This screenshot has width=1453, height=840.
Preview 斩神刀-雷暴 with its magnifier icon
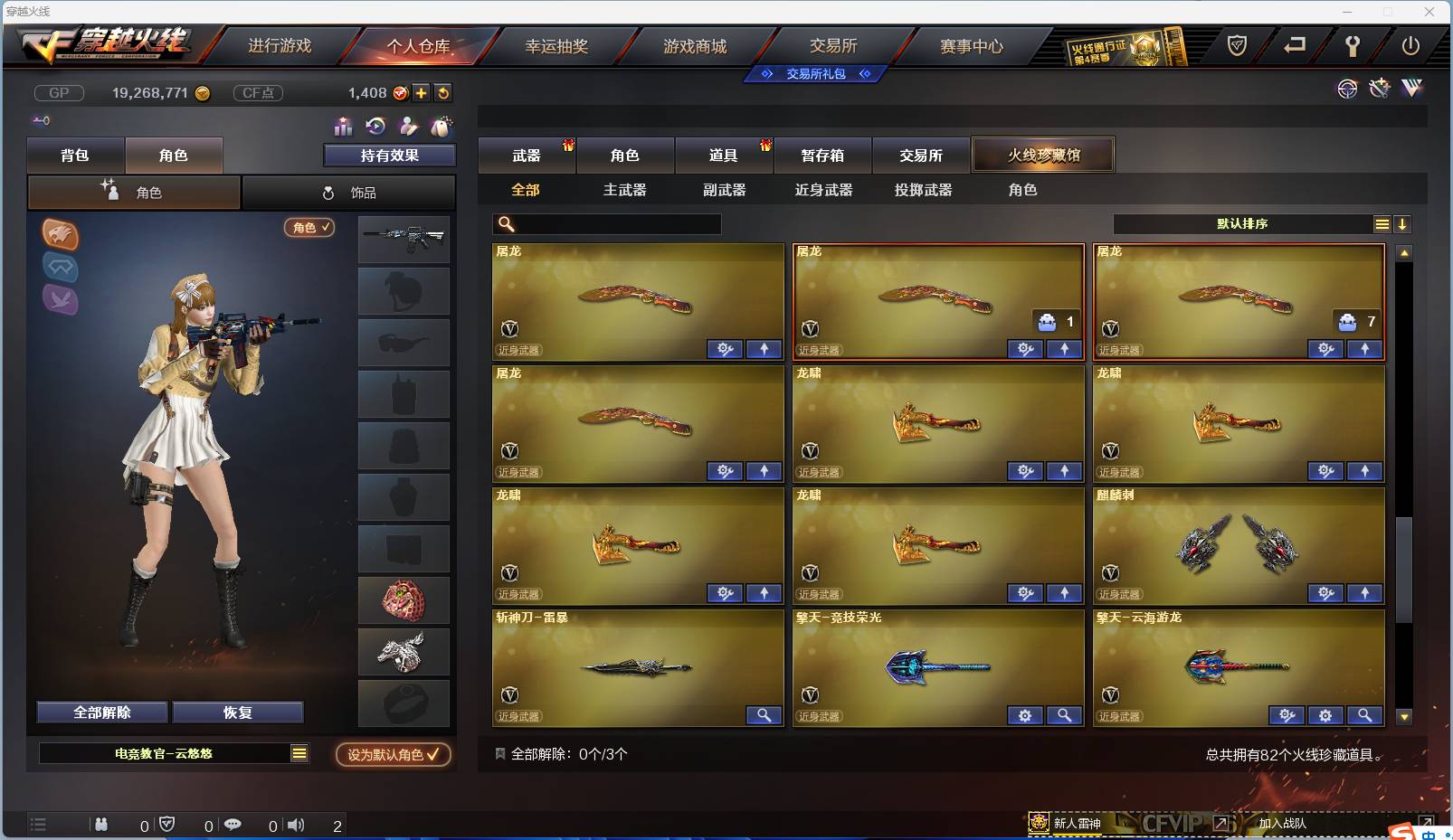coord(764,715)
